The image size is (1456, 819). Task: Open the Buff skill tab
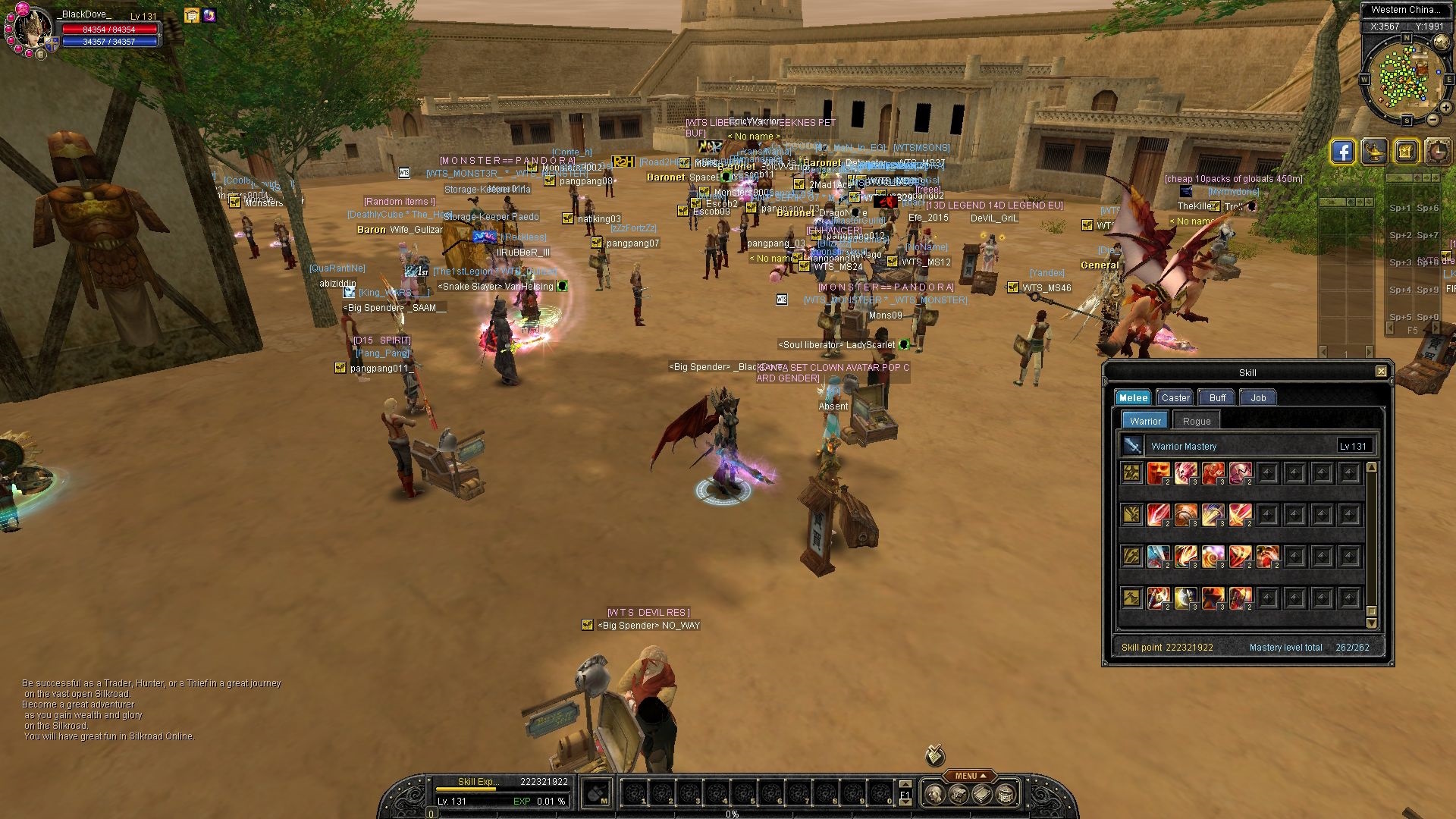[x=1217, y=397]
